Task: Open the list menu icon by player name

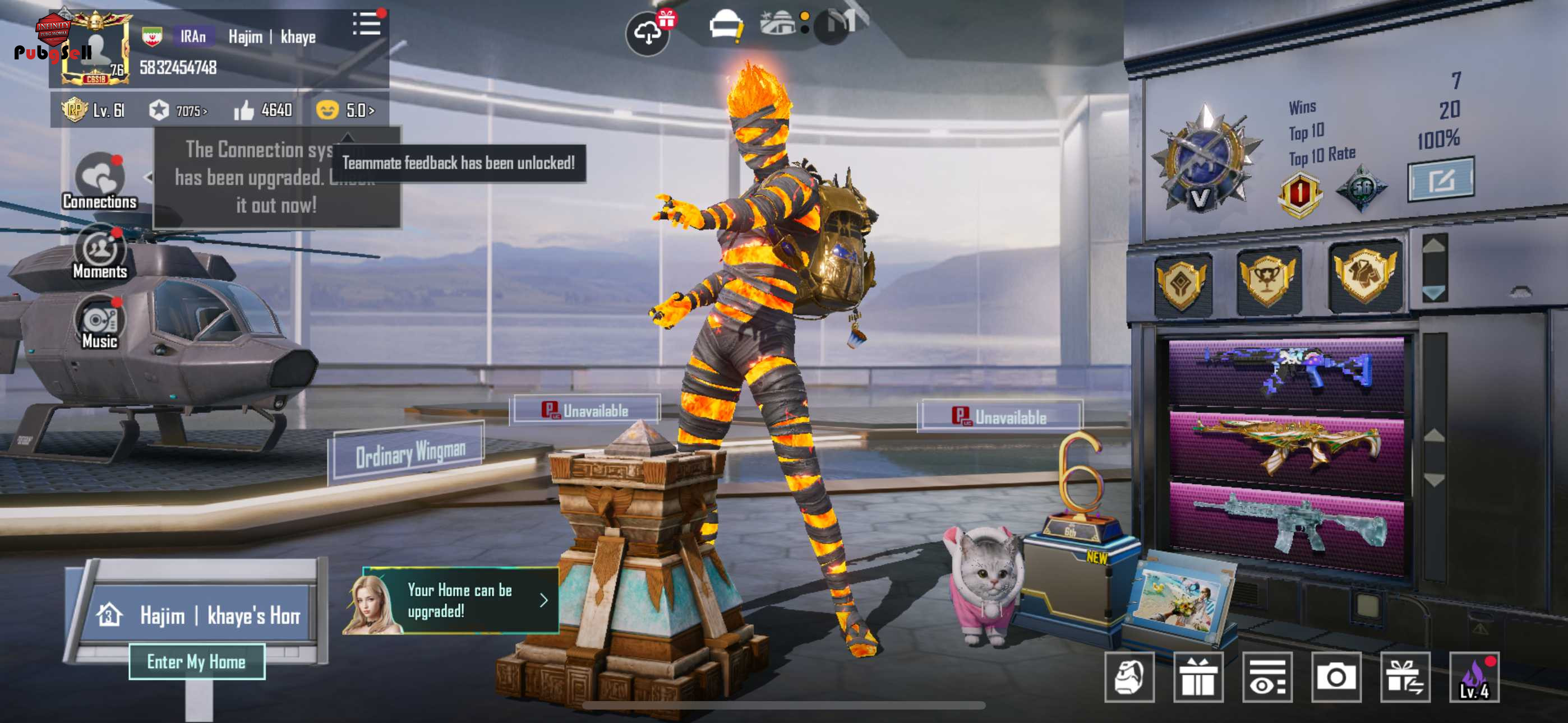Action: pyautogui.click(x=366, y=24)
